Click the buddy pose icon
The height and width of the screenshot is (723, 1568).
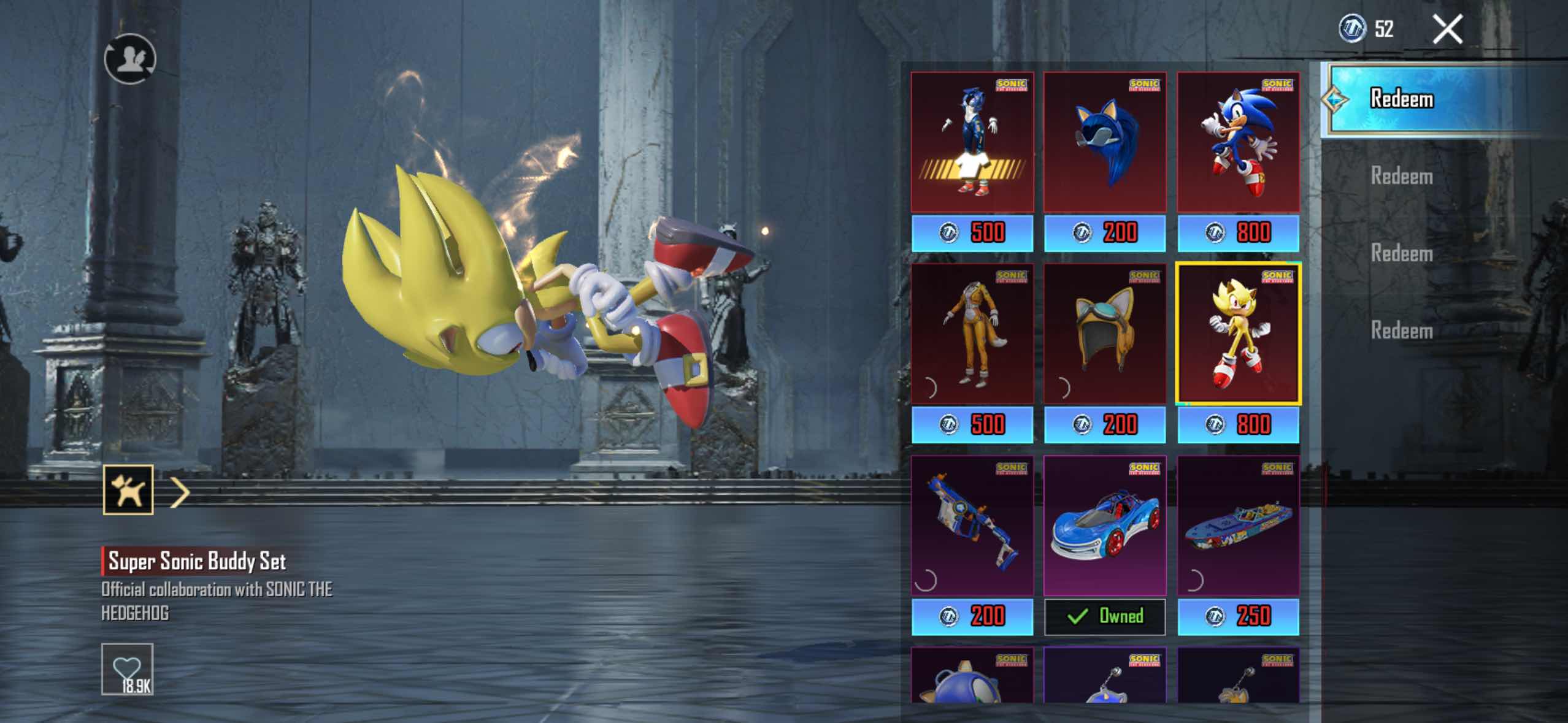tap(128, 490)
